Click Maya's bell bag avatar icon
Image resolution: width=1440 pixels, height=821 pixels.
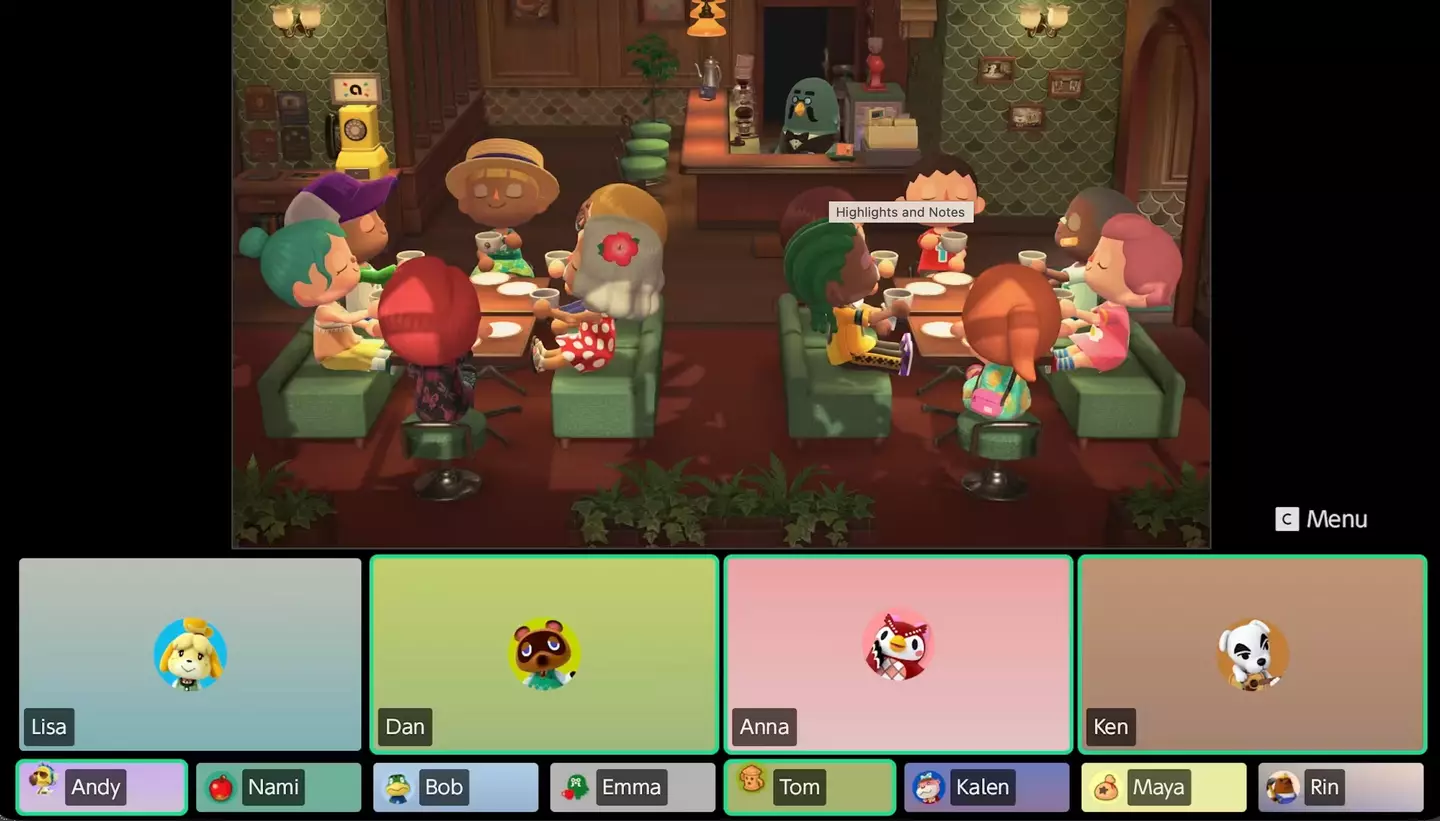coord(1106,787)
